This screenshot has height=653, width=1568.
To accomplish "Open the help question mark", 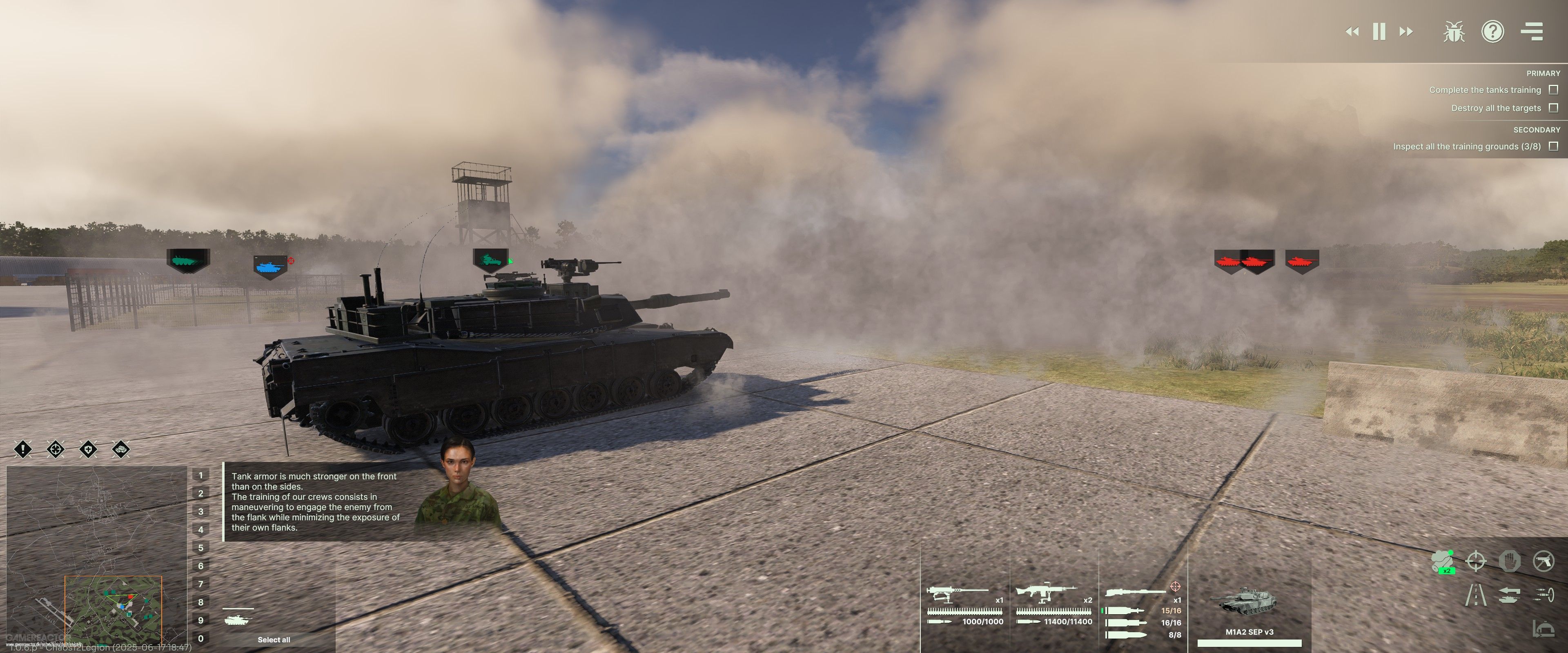I will [x=1492, y=32].
